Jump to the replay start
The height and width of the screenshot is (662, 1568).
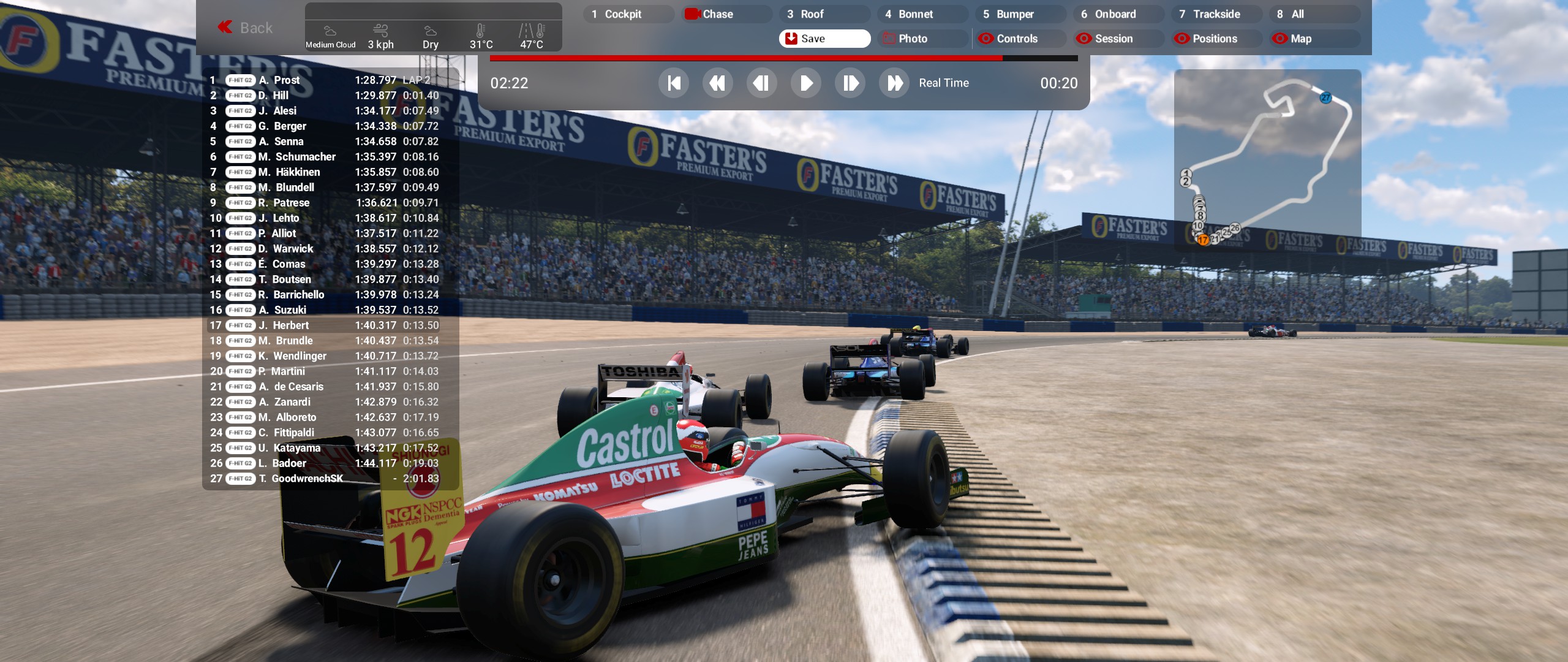point(674,83)
